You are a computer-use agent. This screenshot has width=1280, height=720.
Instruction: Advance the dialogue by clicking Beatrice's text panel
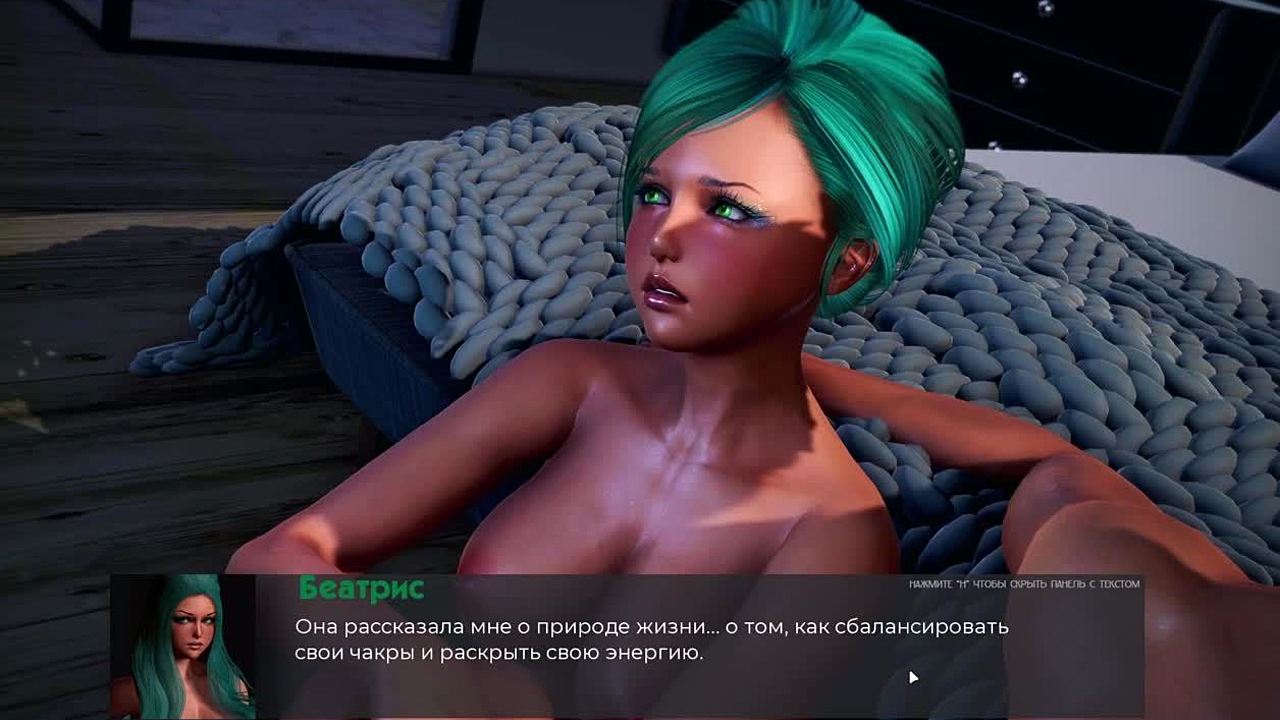pyautogui.click(x=650, y=642)
